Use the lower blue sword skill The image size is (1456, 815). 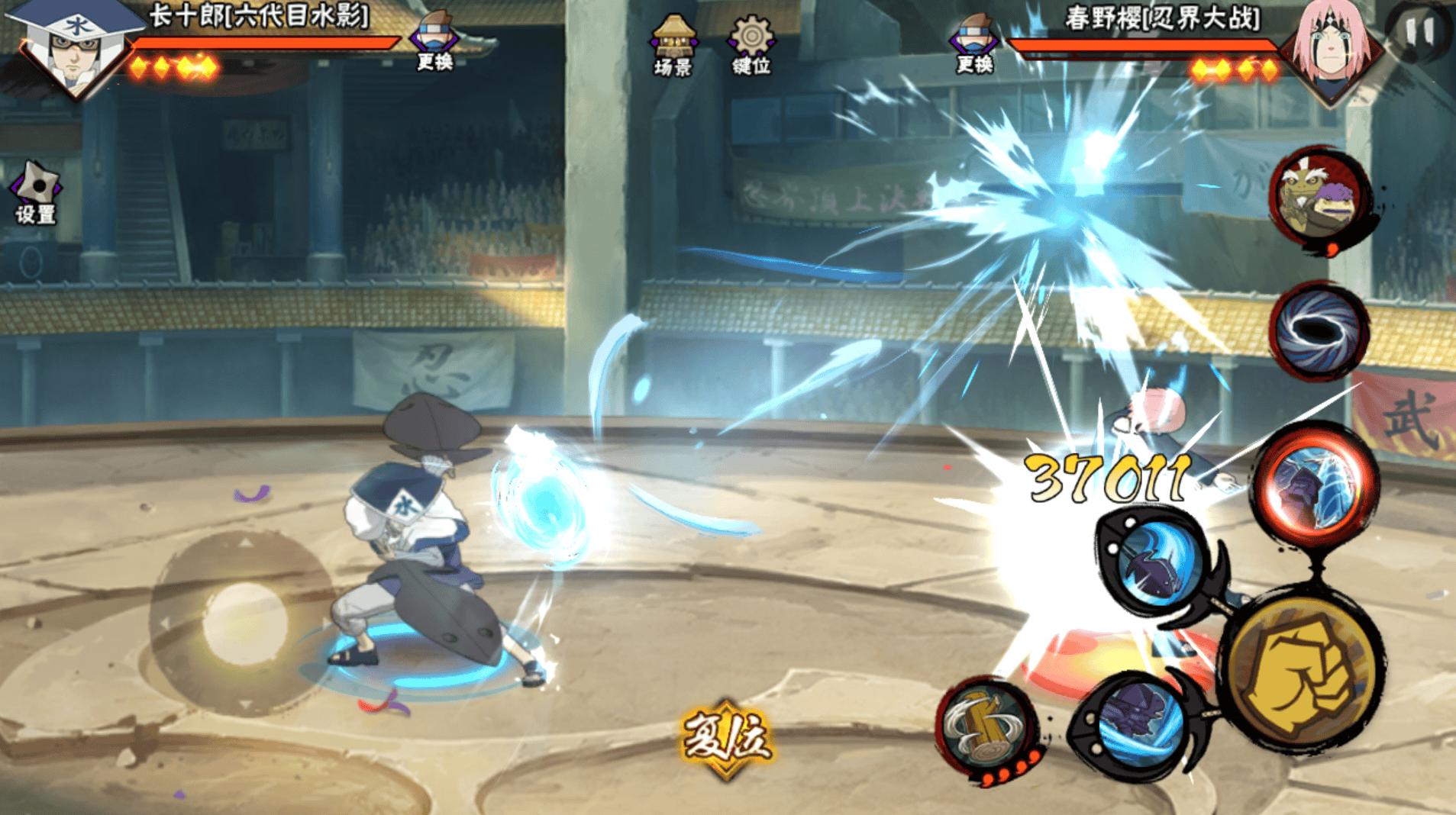[x=1135, y=723]
